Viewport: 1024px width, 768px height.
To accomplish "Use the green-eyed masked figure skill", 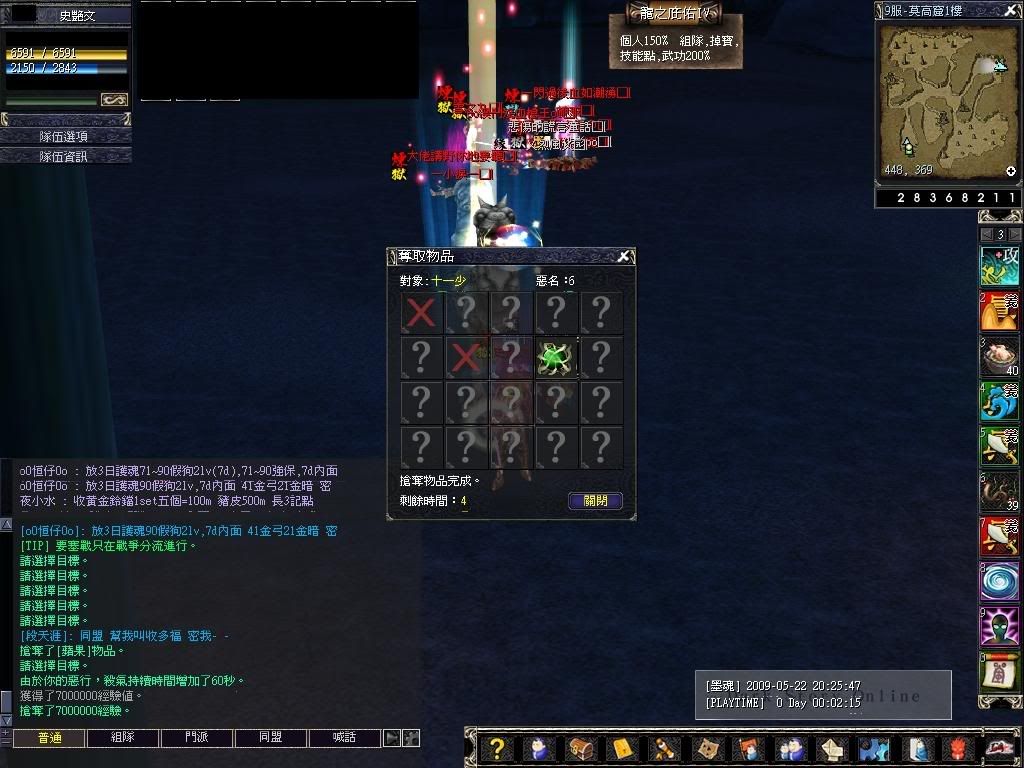I will [999, 627].
